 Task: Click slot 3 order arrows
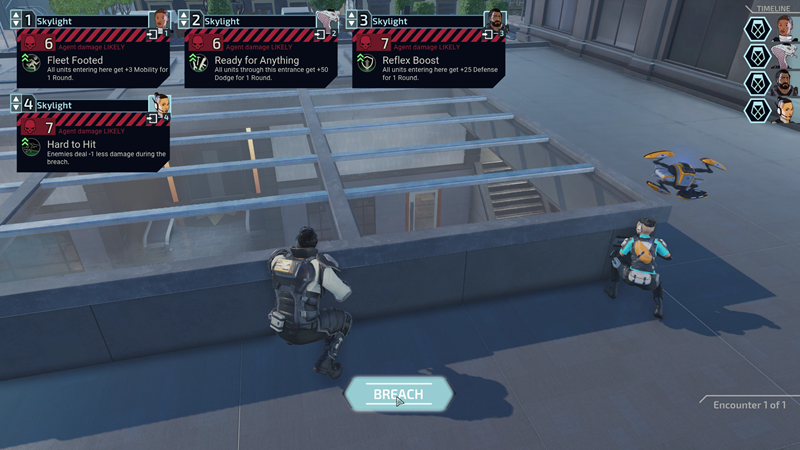[351, 20]
